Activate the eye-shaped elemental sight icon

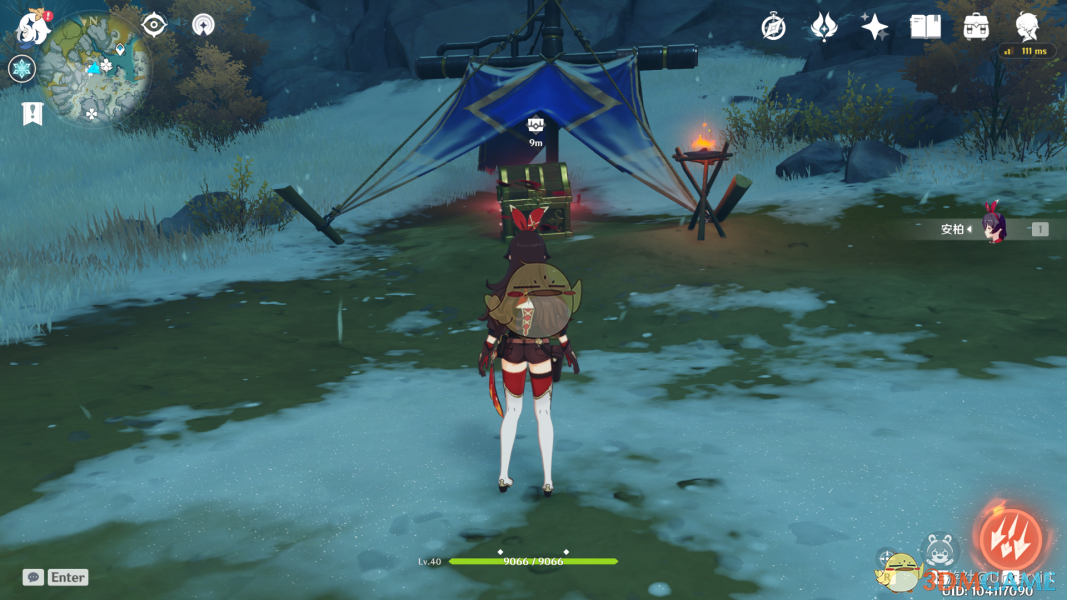[x=154, y=25]
